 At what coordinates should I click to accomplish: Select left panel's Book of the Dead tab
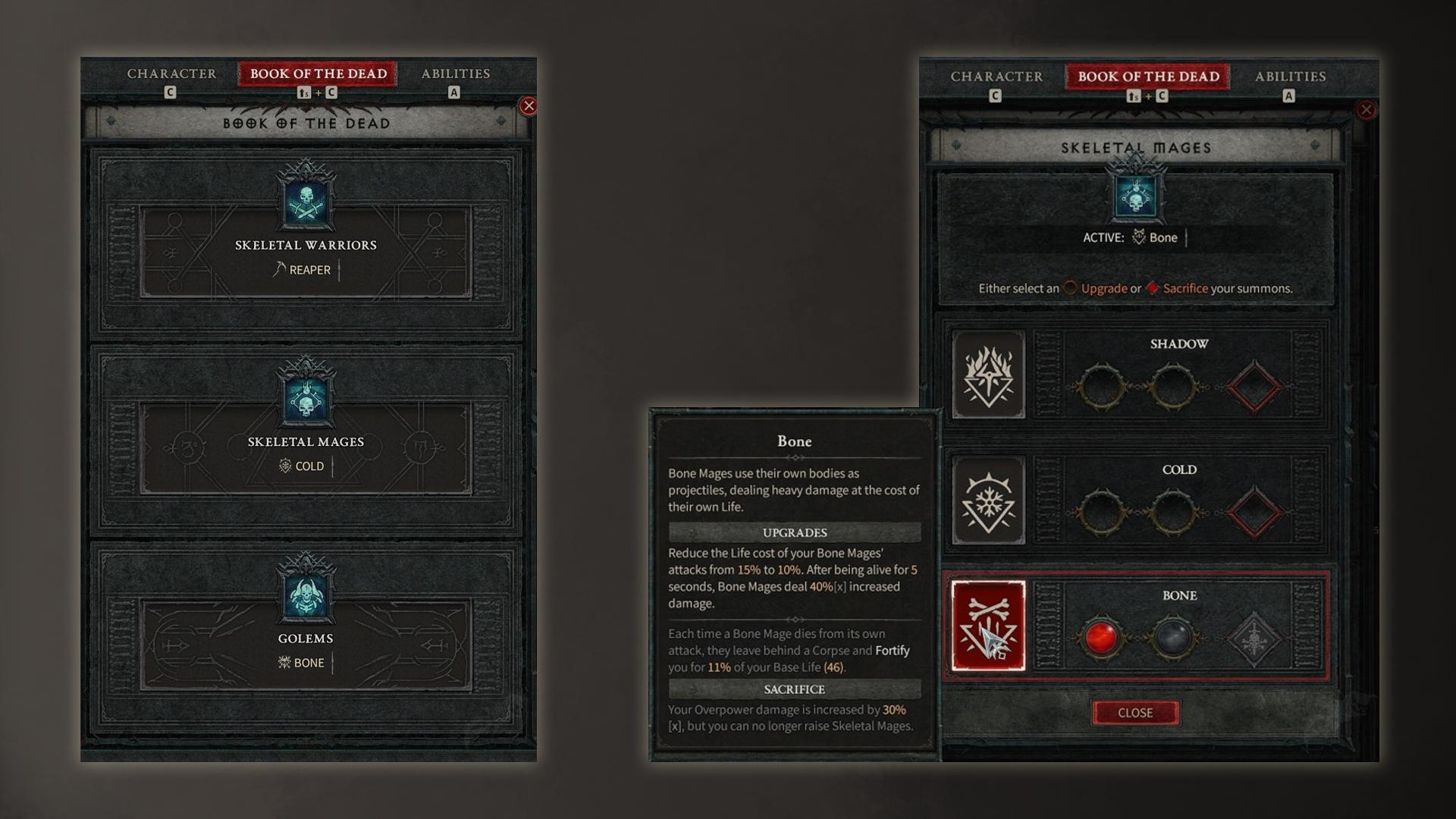318,74
